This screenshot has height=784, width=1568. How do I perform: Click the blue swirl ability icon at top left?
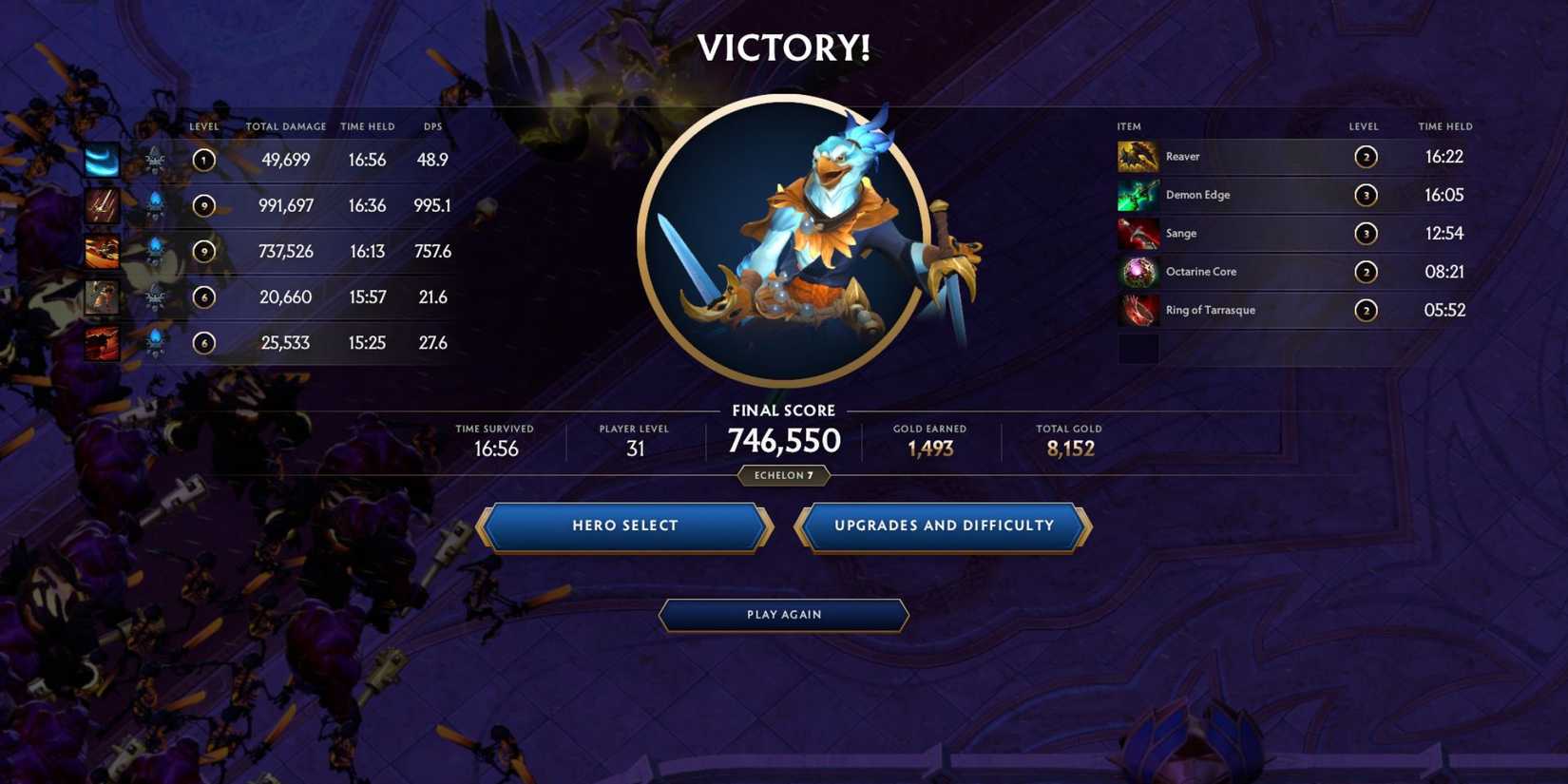tap(102, 160)
